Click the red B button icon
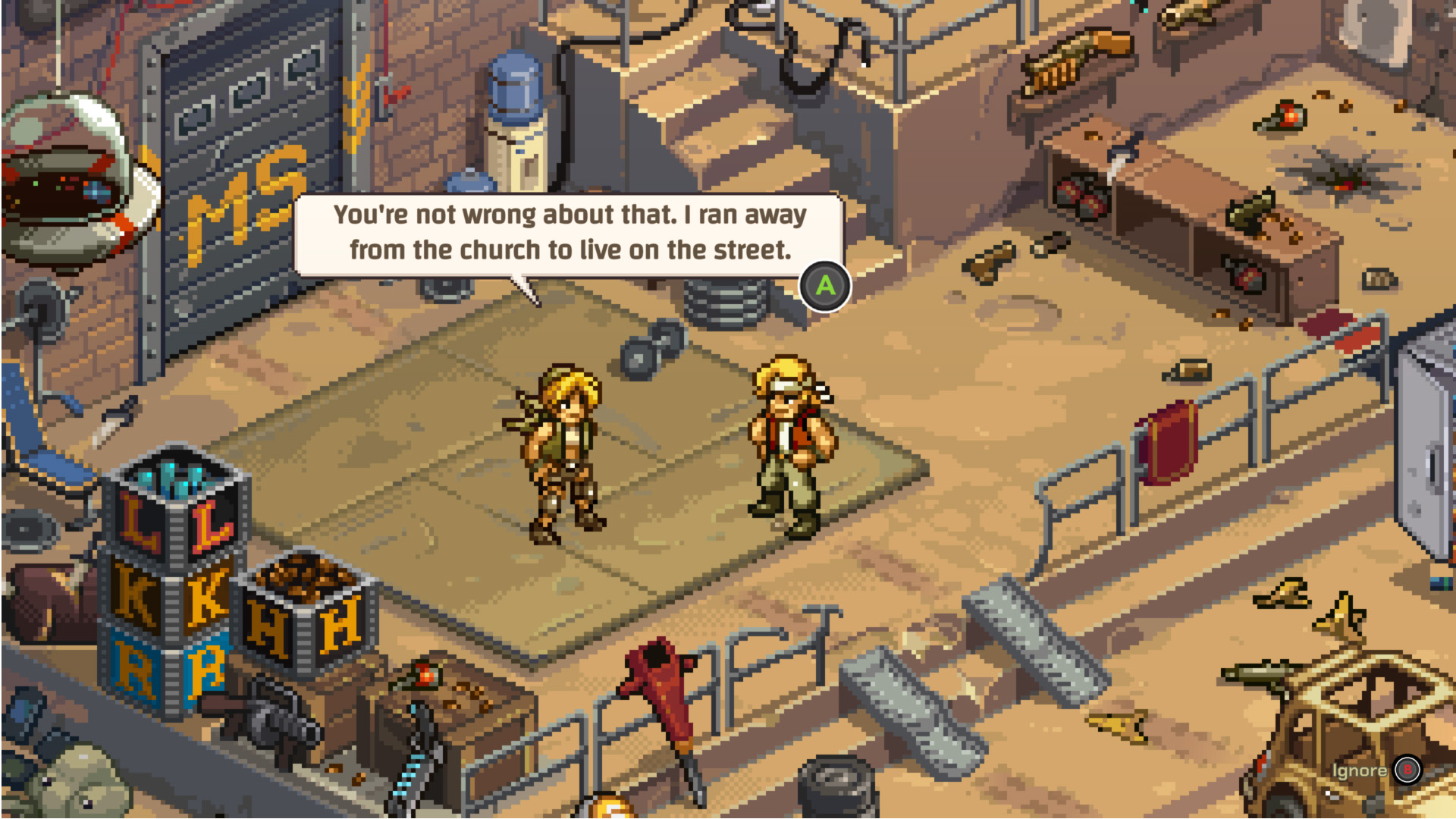 1408,769
